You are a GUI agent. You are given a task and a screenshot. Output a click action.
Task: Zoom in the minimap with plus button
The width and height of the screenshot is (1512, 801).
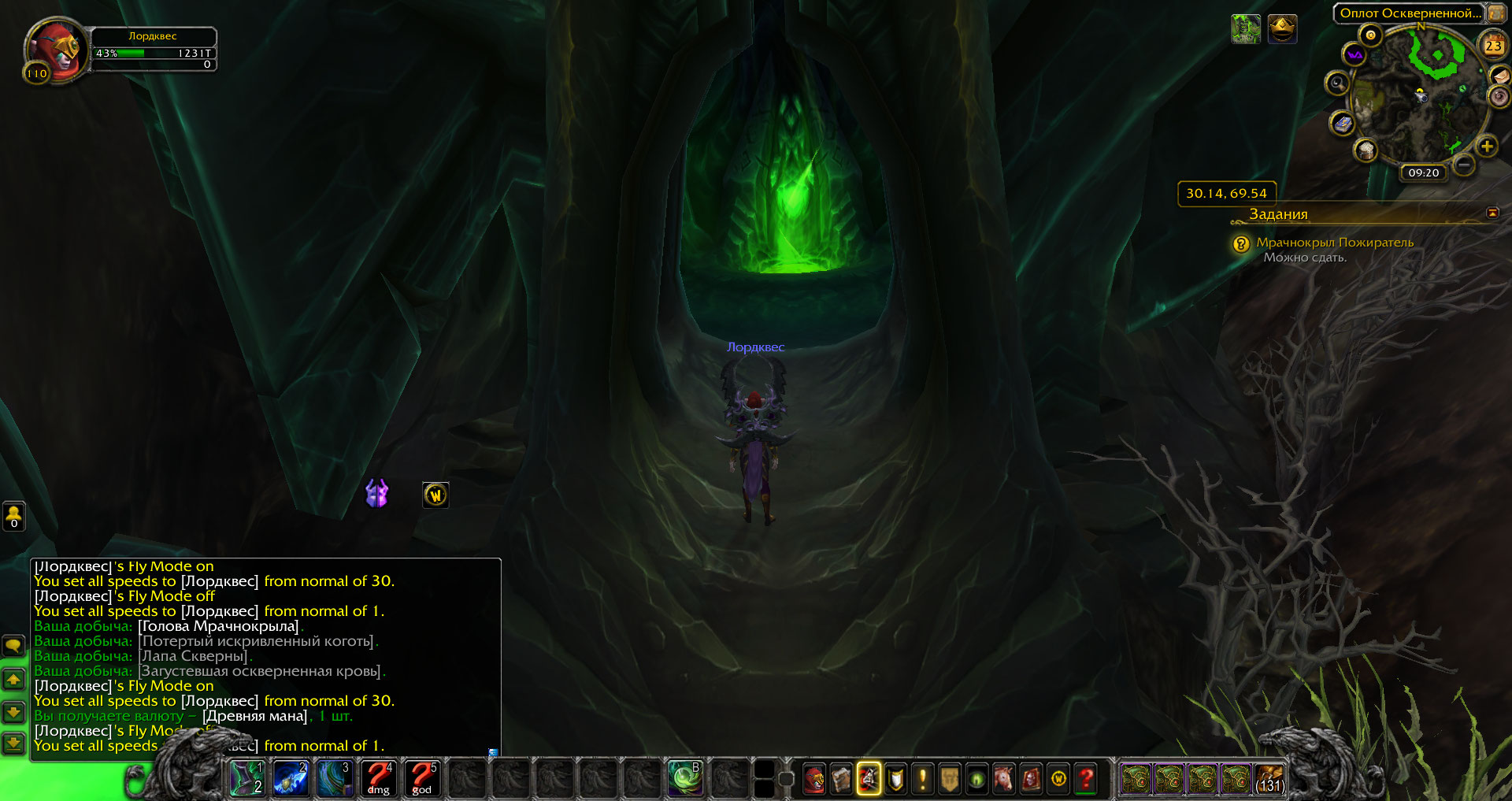tap(1486, 146)
